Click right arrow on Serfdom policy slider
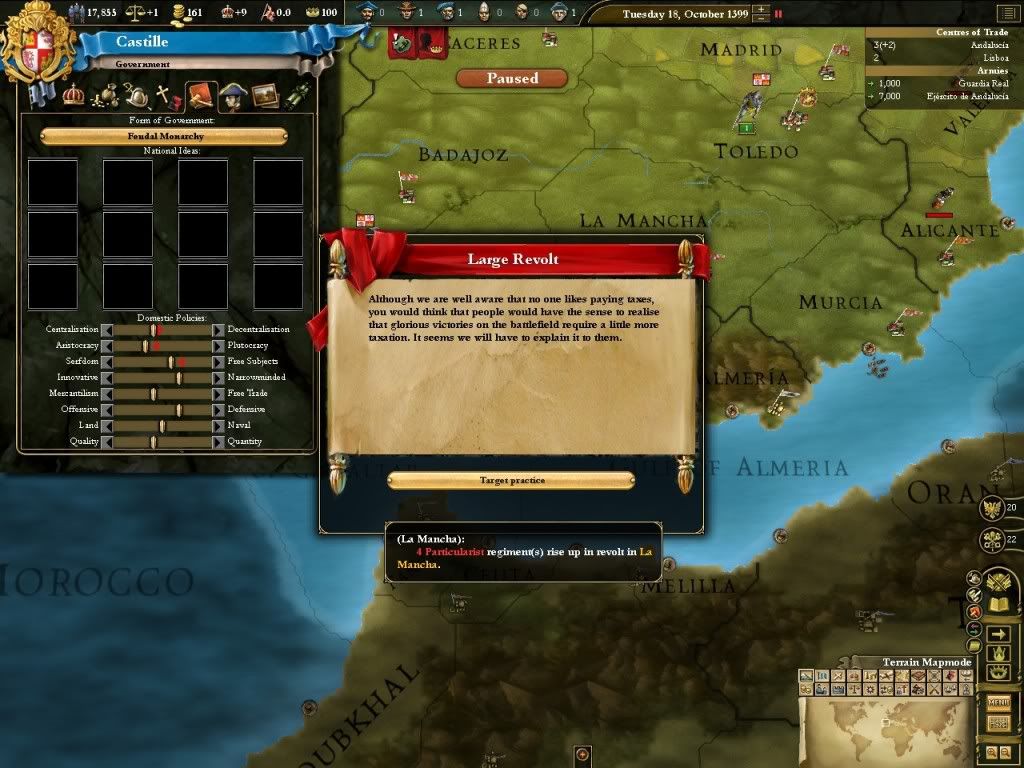 (x=218, y=361)
